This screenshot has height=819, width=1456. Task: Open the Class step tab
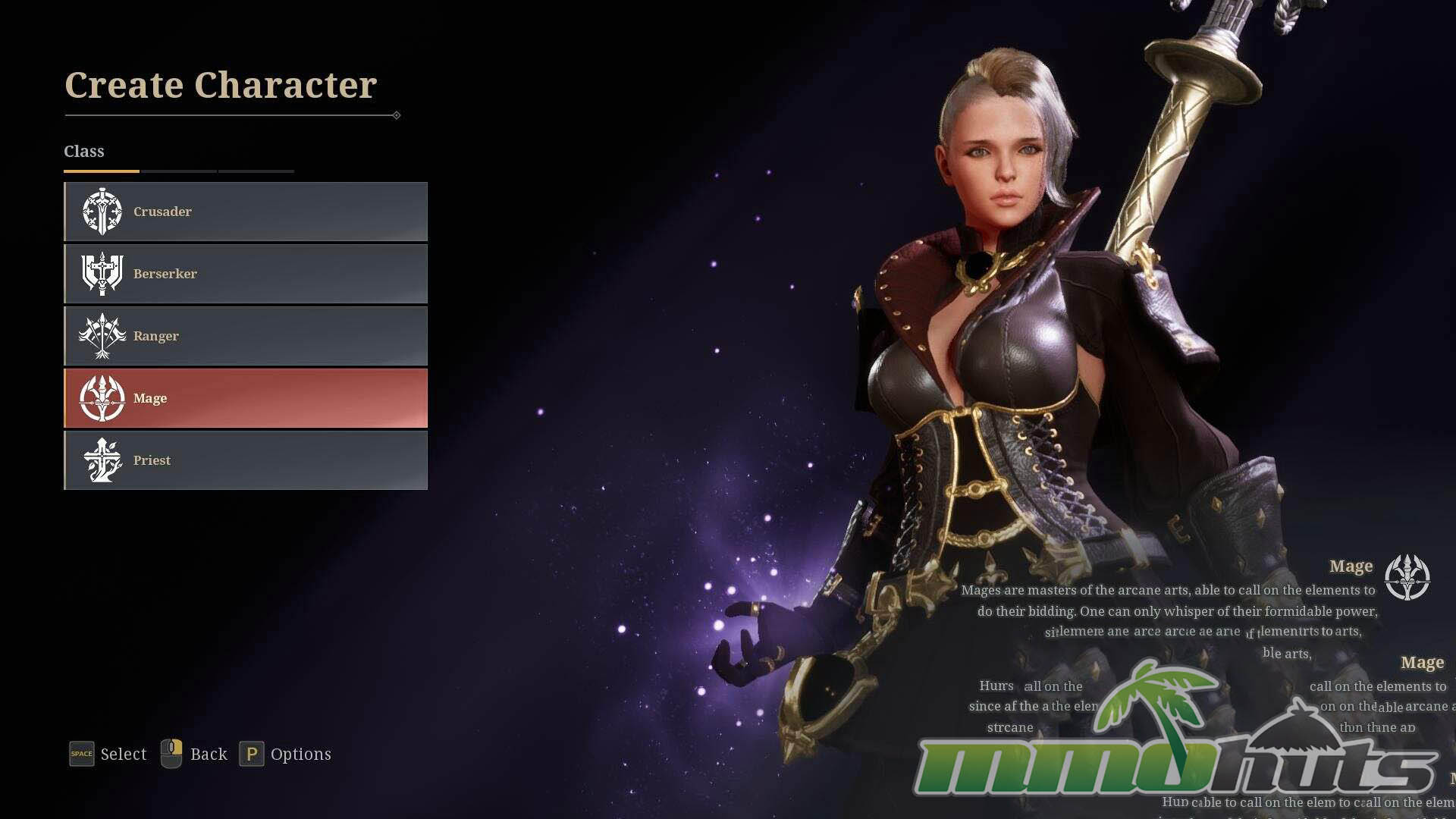(x=84, y=152)
